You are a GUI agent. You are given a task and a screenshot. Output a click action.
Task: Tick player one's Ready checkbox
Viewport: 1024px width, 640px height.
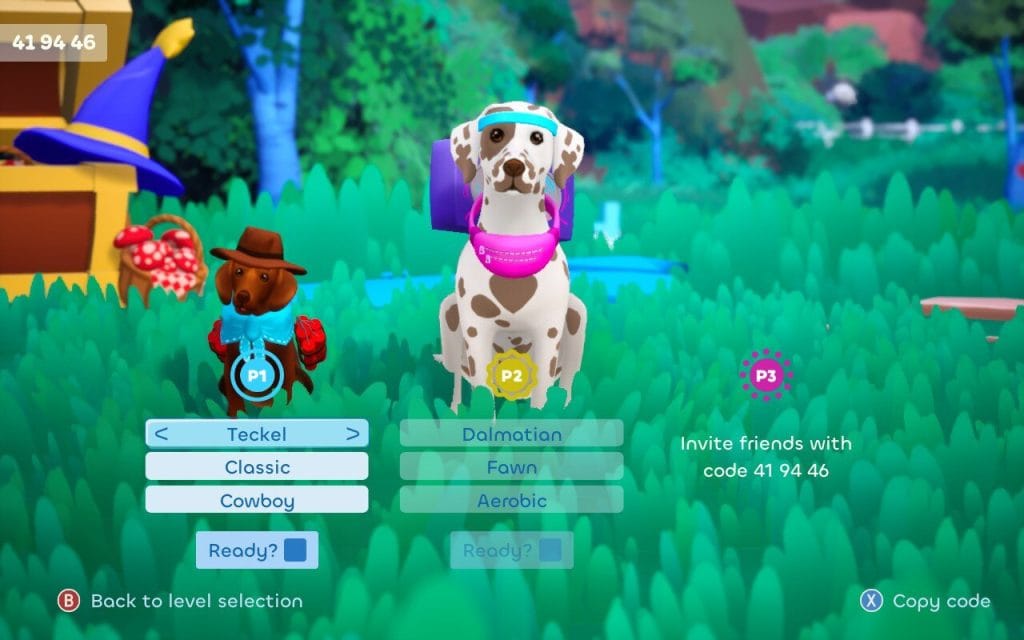point(295,550)
